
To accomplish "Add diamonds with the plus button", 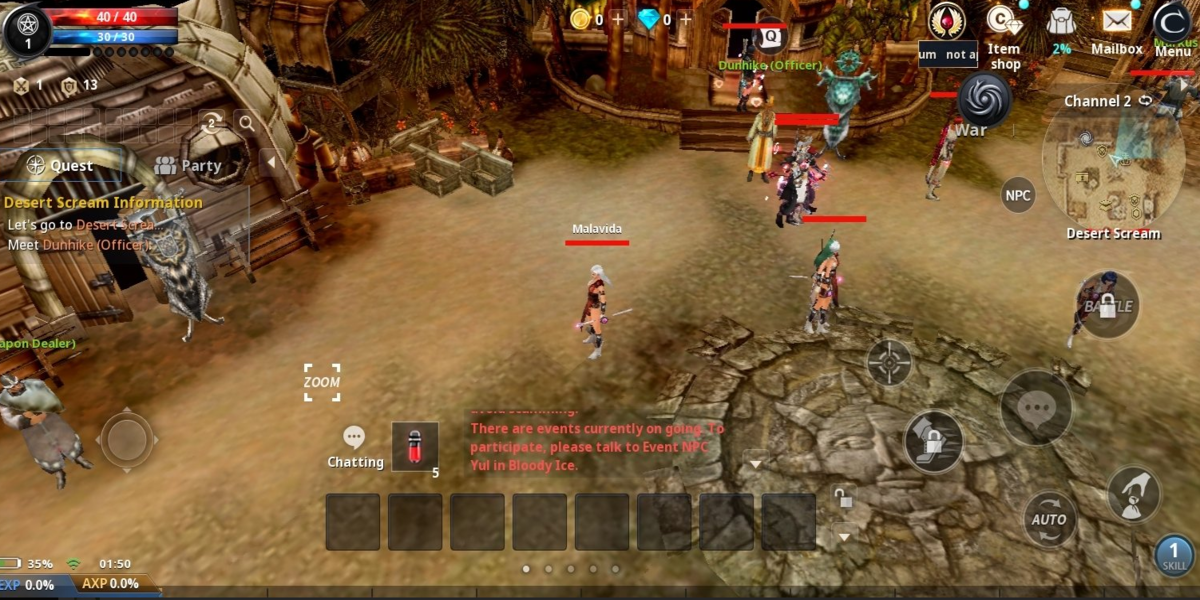I will coord(685,19).
